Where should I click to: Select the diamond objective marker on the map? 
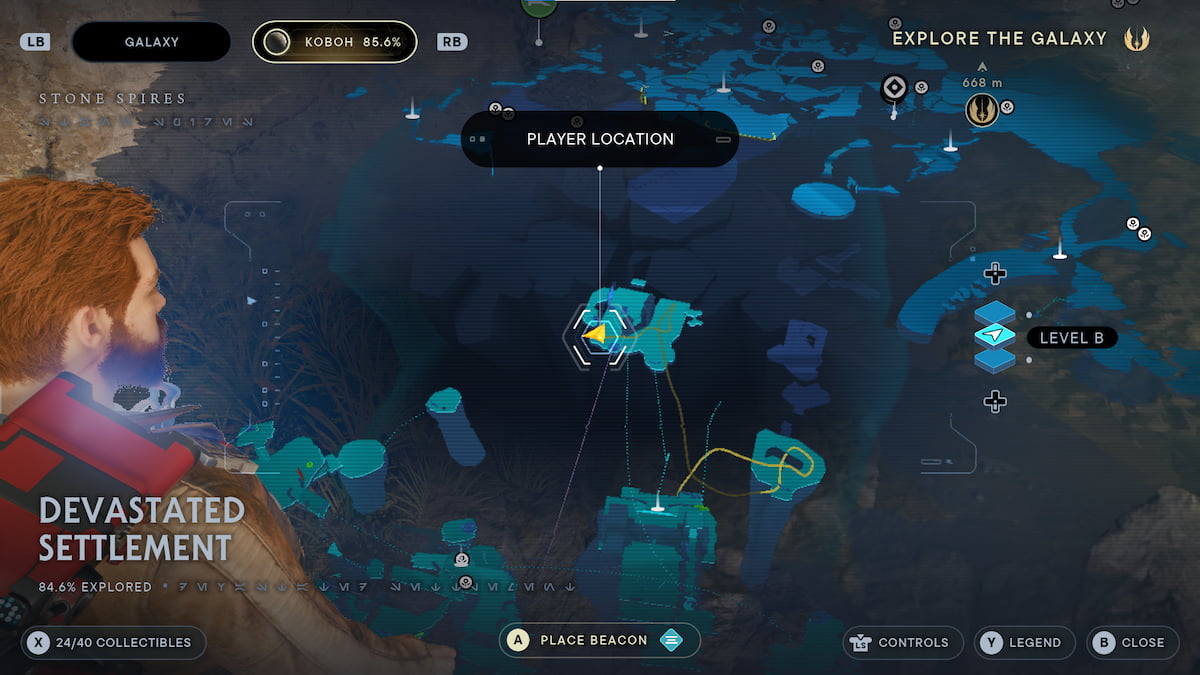[893, 89]
